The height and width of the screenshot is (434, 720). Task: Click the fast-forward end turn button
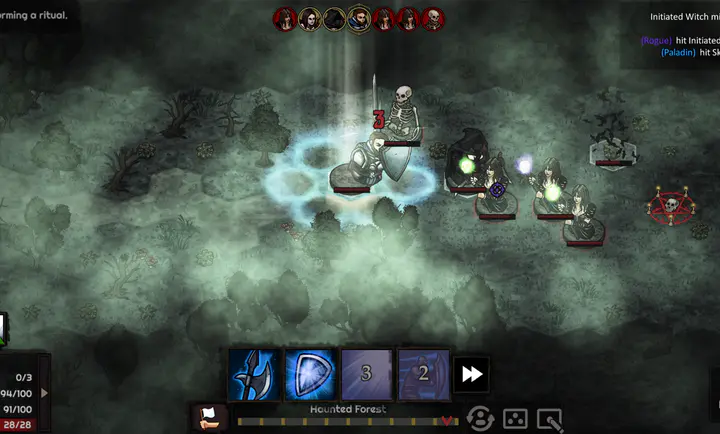pyautogui.click(x=471, y=374)
